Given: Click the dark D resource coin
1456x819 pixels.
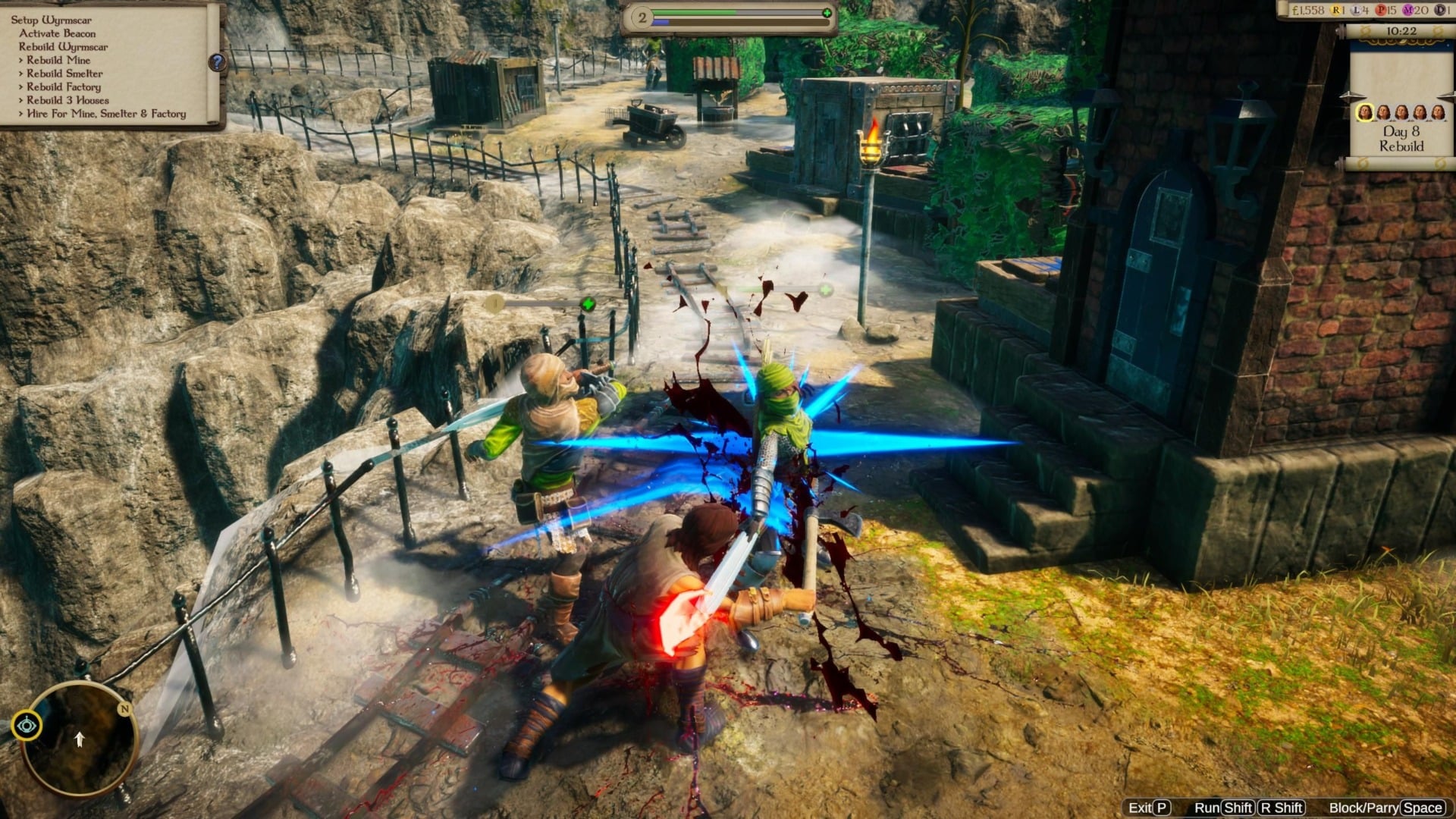Looking at the screenshot, I should tap(1440, 11).
